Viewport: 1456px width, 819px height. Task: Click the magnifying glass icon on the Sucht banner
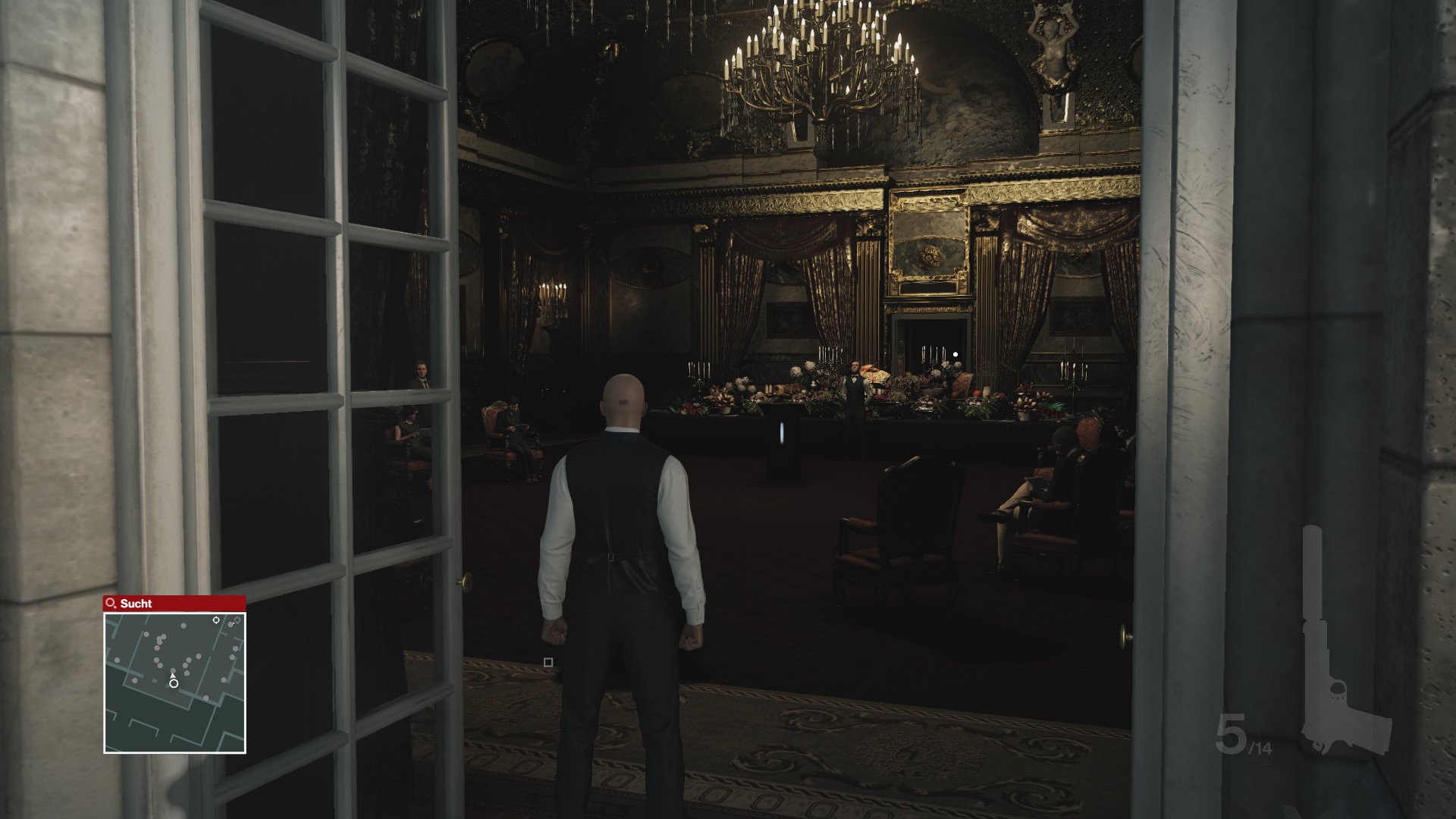(110, 603)
